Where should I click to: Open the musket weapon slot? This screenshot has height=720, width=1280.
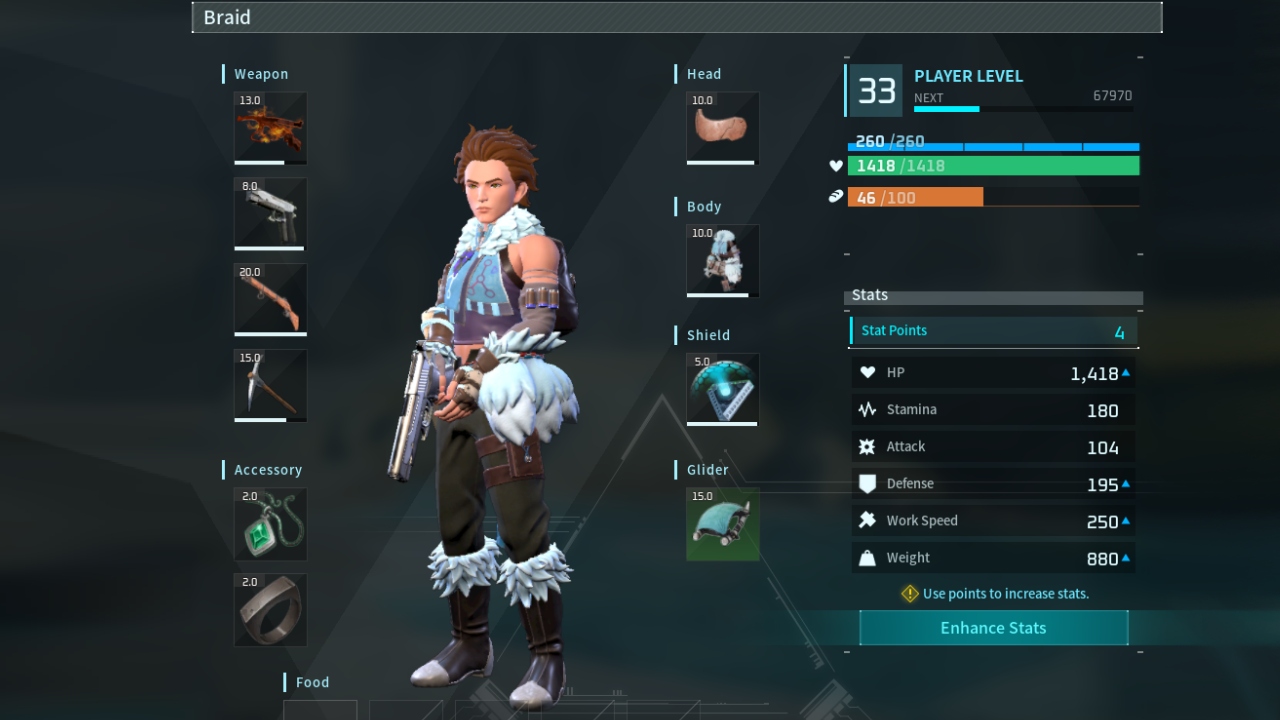270,299
